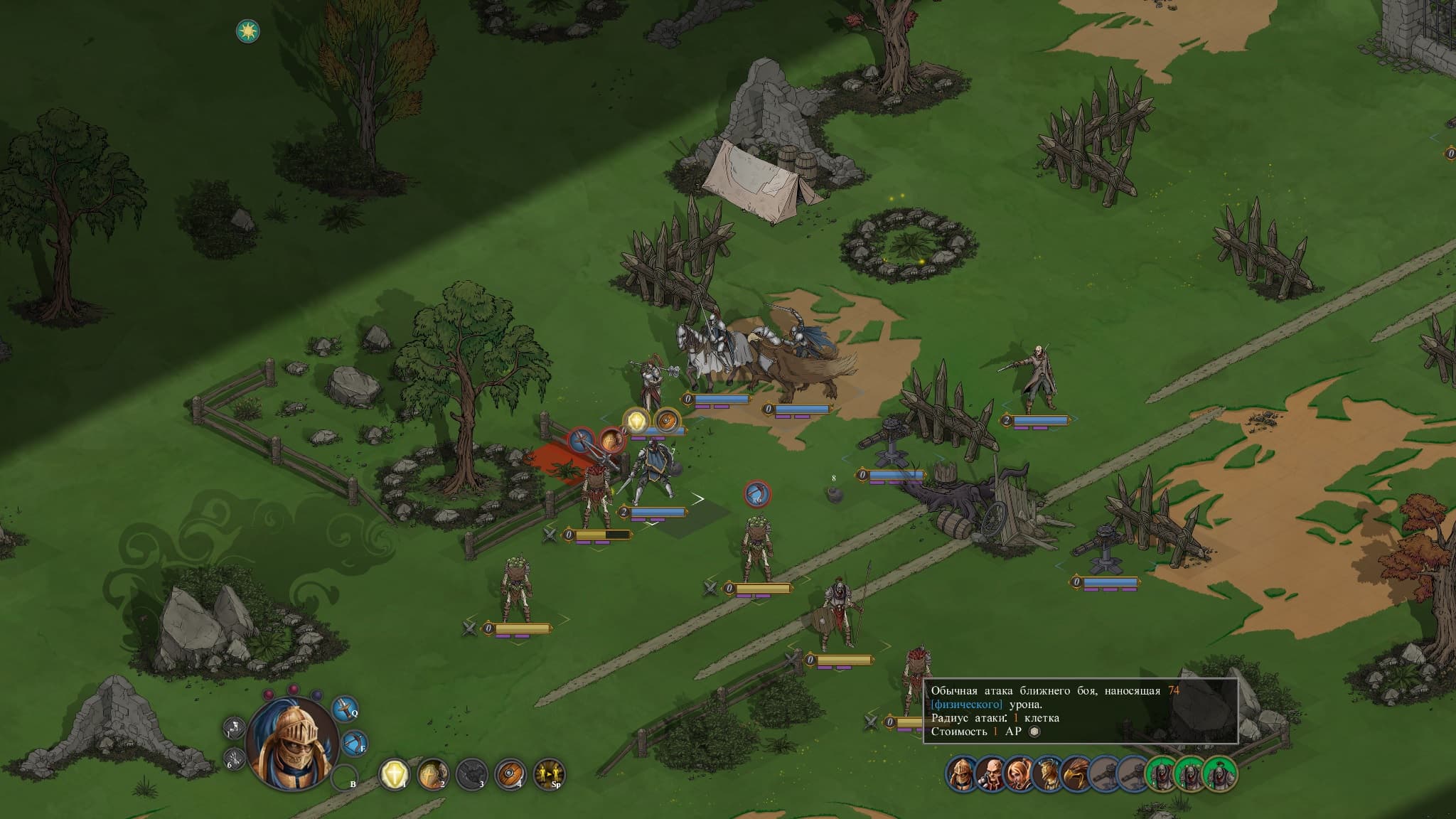Click the helmeted knight in turn order
1456x819 pixels.
pos(961,773)
